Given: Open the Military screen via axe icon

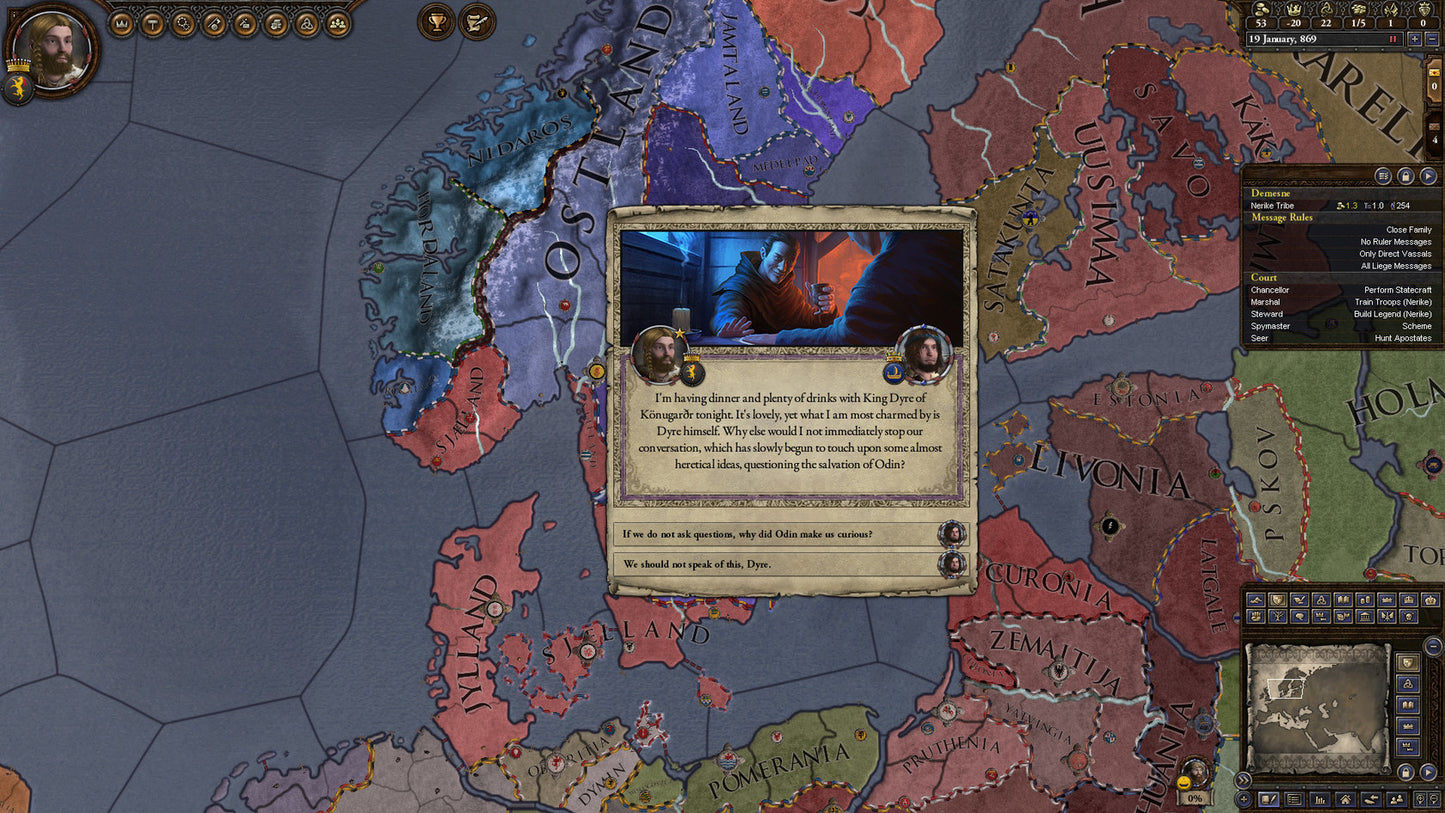Looking at the screenshot, I should (215, 22).
